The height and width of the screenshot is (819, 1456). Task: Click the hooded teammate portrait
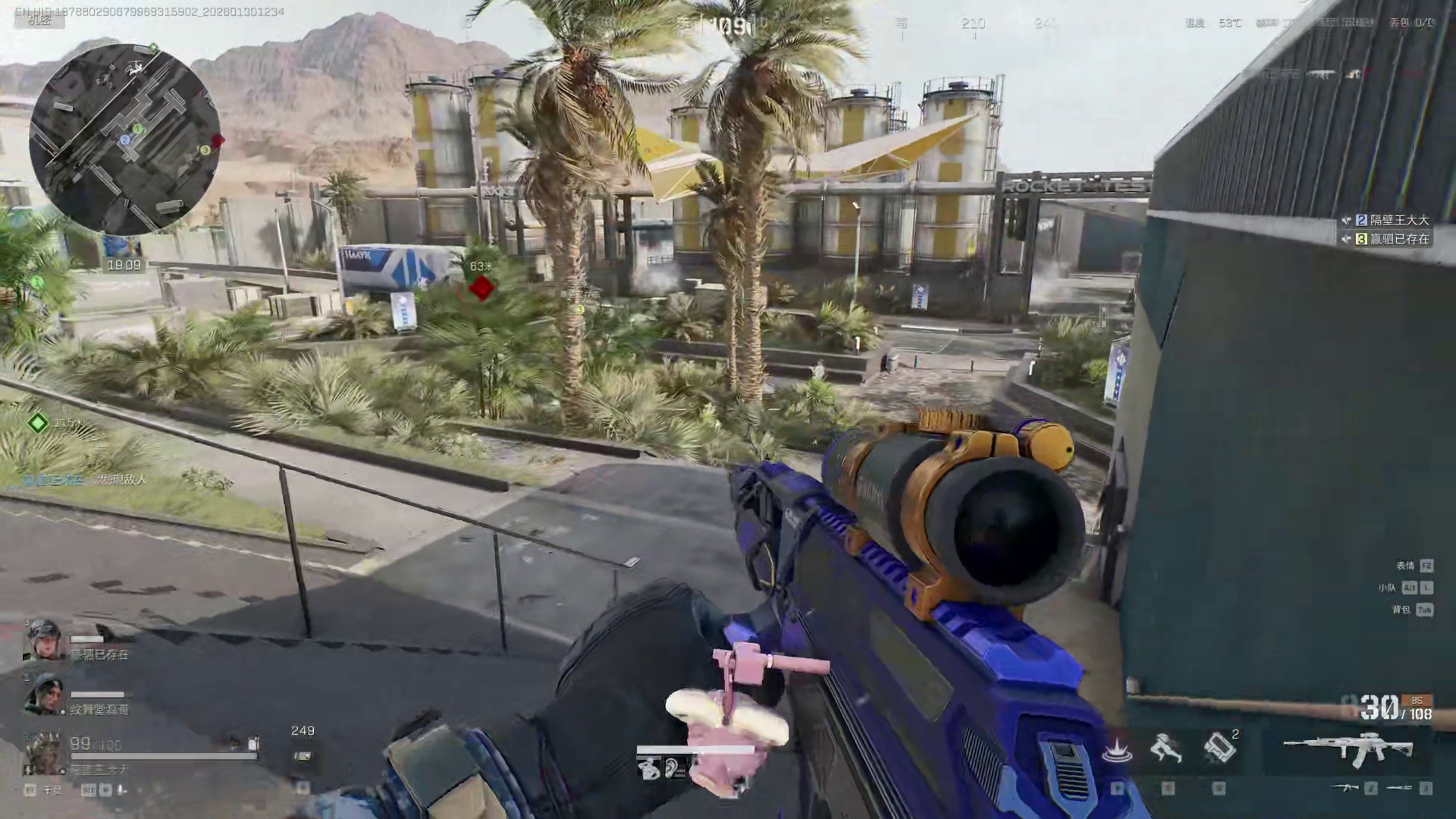coord(42,695)
